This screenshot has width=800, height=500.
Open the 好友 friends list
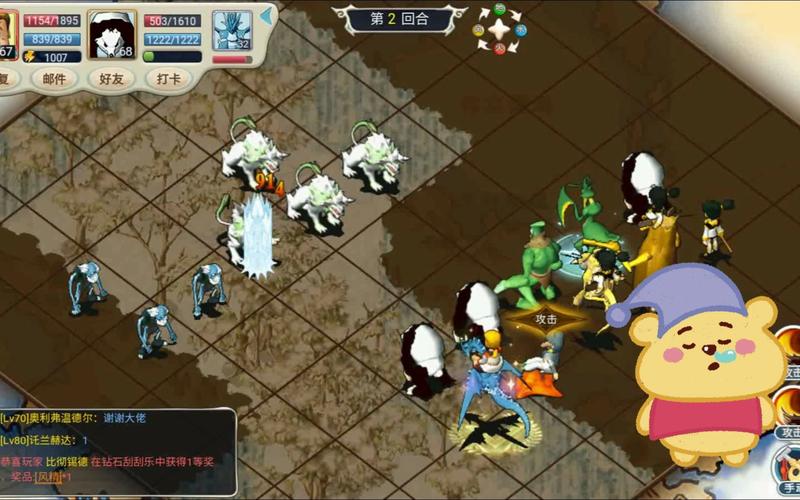click(x=110, y=79)
